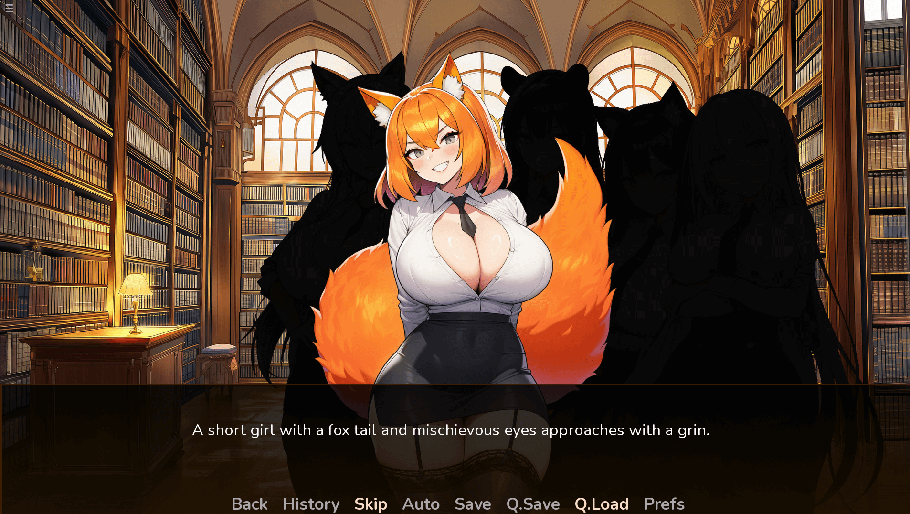
Task: Click Q.Load to quick load
Action: [602, 504]
